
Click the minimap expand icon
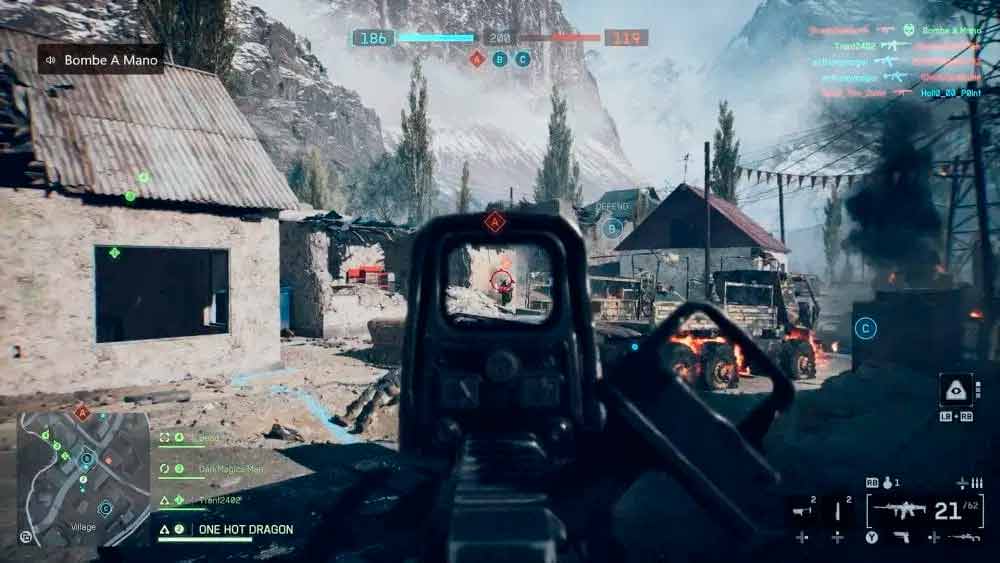click(x=26, y=537)
